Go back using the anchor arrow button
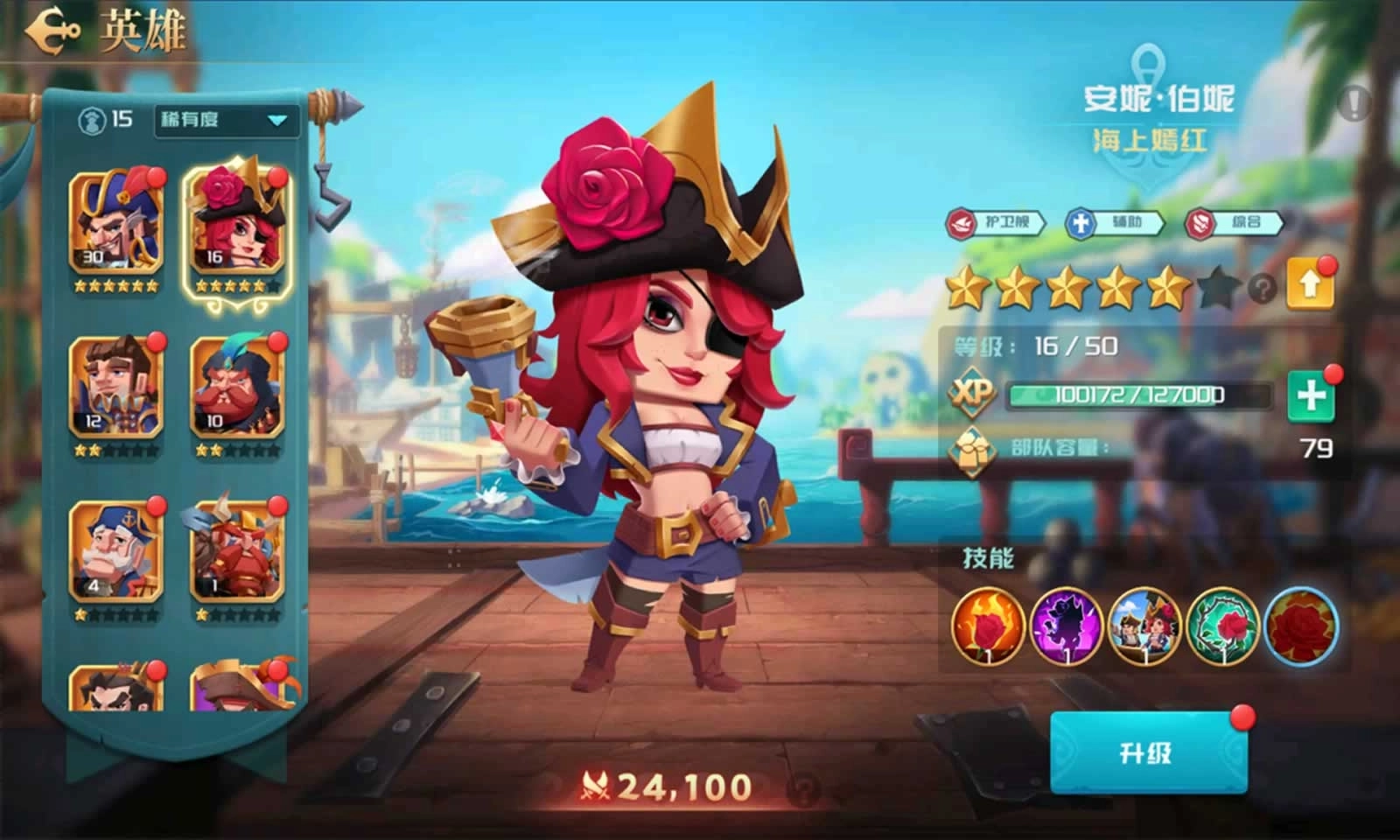Image resolution: width=1400 pixels, height=840 pixels. 52,31
